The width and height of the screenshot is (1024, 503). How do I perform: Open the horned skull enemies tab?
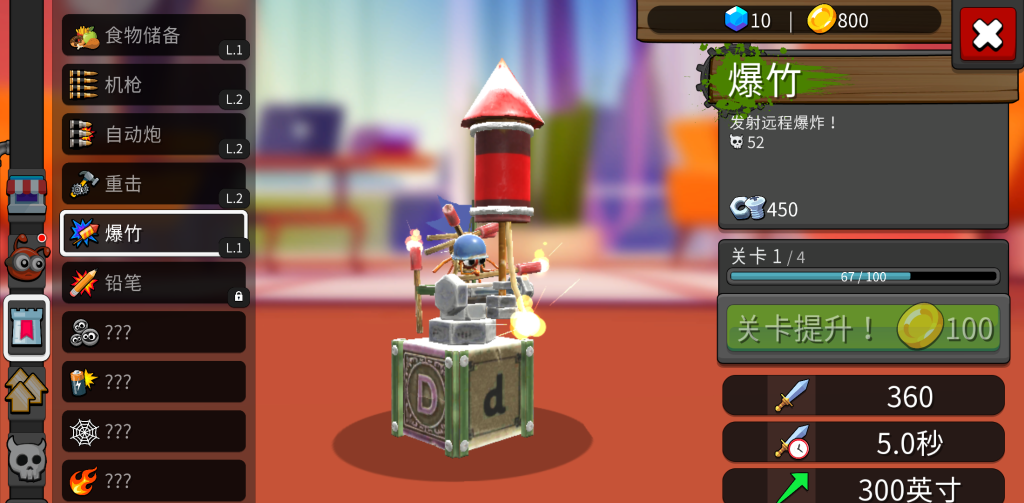coord(27,458)
